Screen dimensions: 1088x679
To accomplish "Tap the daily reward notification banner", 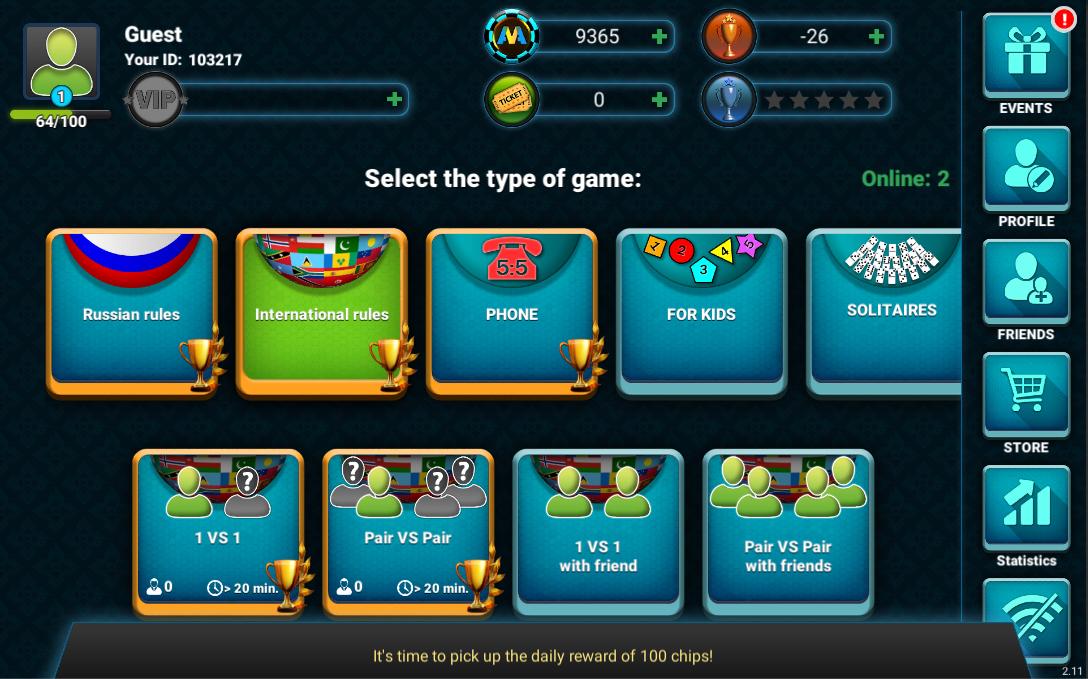I will 543,656.
